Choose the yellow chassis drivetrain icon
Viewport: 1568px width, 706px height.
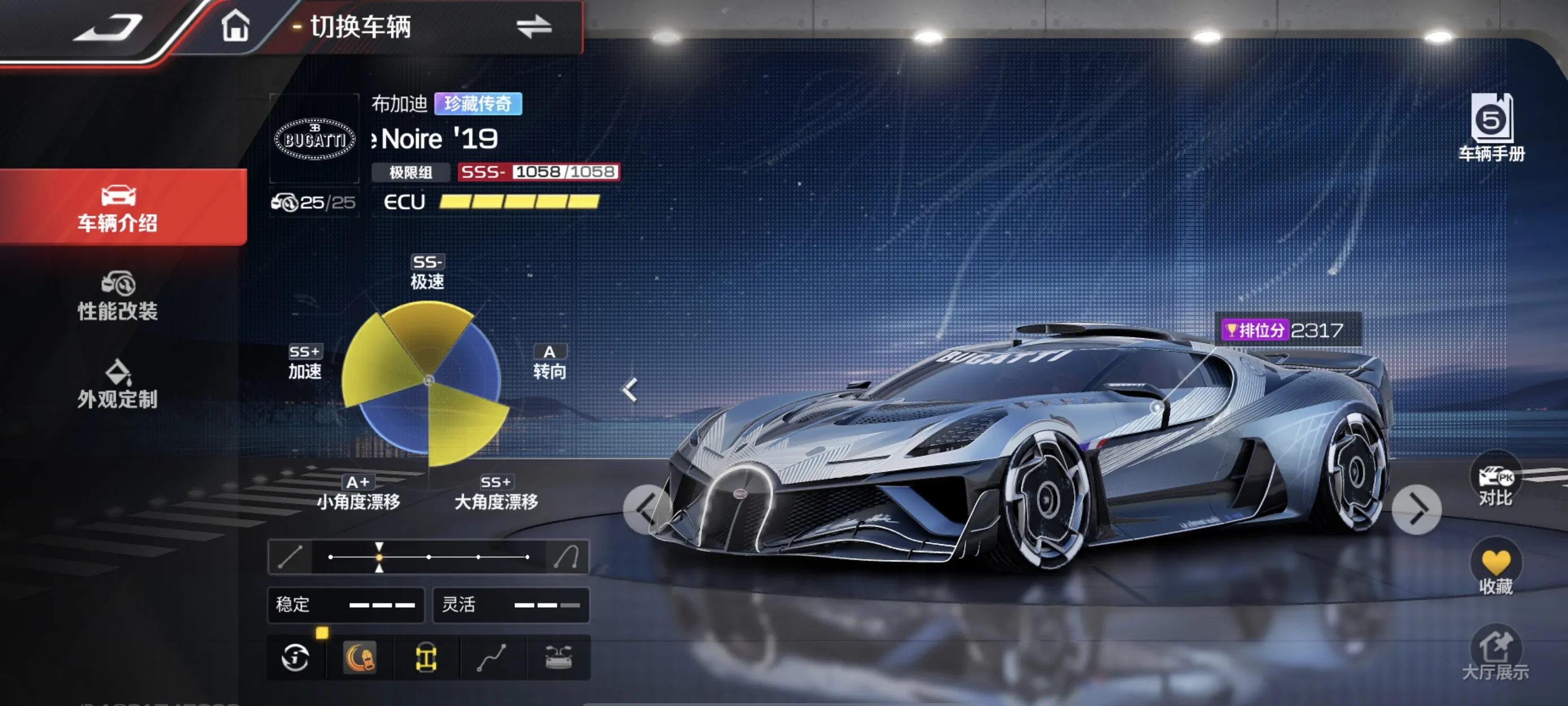[426, 657]
